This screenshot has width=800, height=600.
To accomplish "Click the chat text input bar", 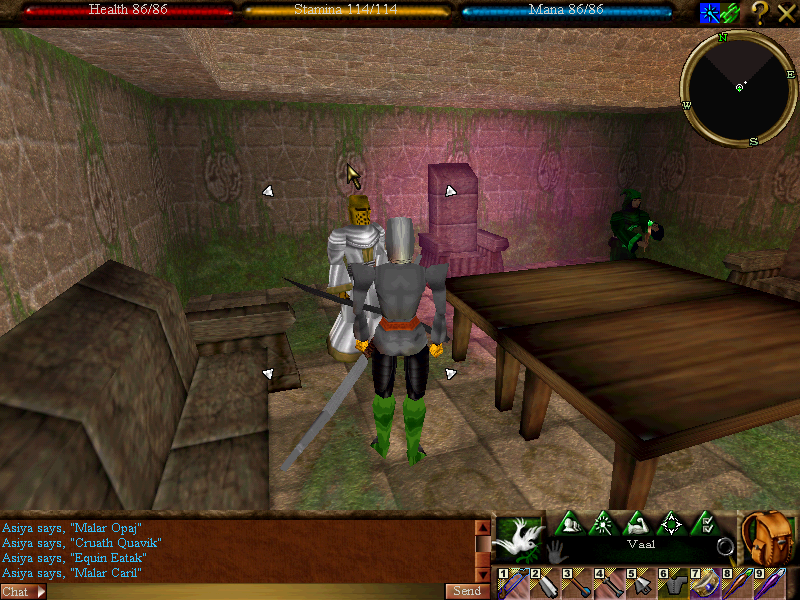I will tap(245, 591).
